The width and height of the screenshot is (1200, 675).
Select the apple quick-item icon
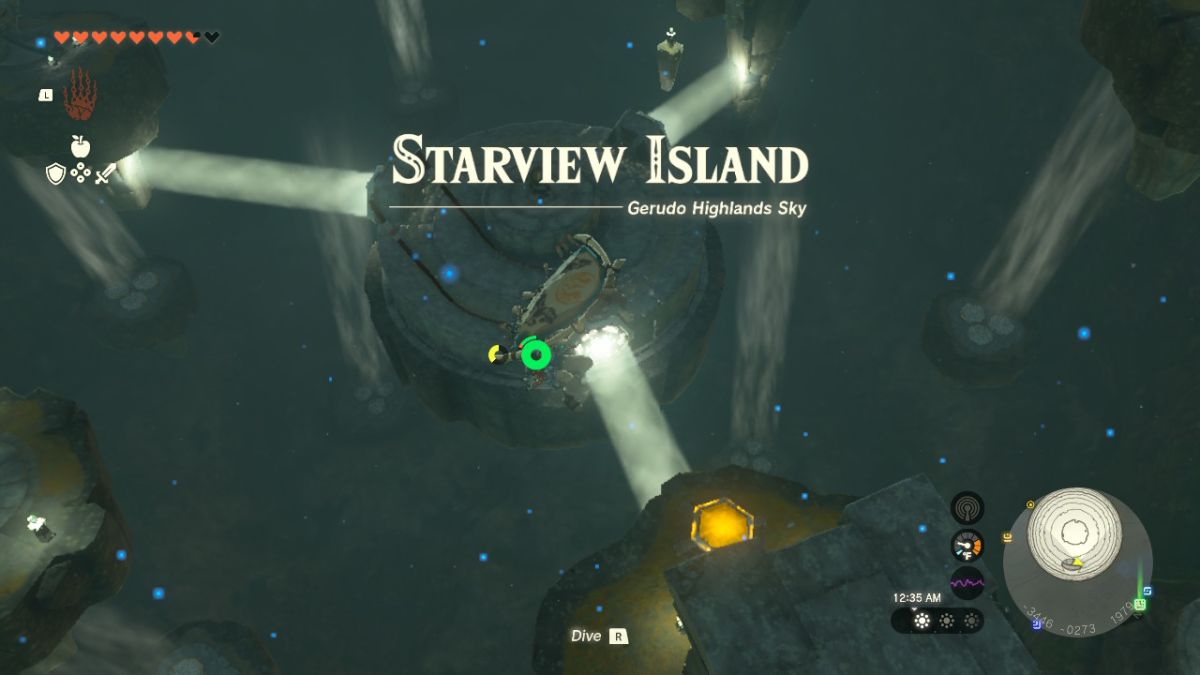click(x=80, y=147)
